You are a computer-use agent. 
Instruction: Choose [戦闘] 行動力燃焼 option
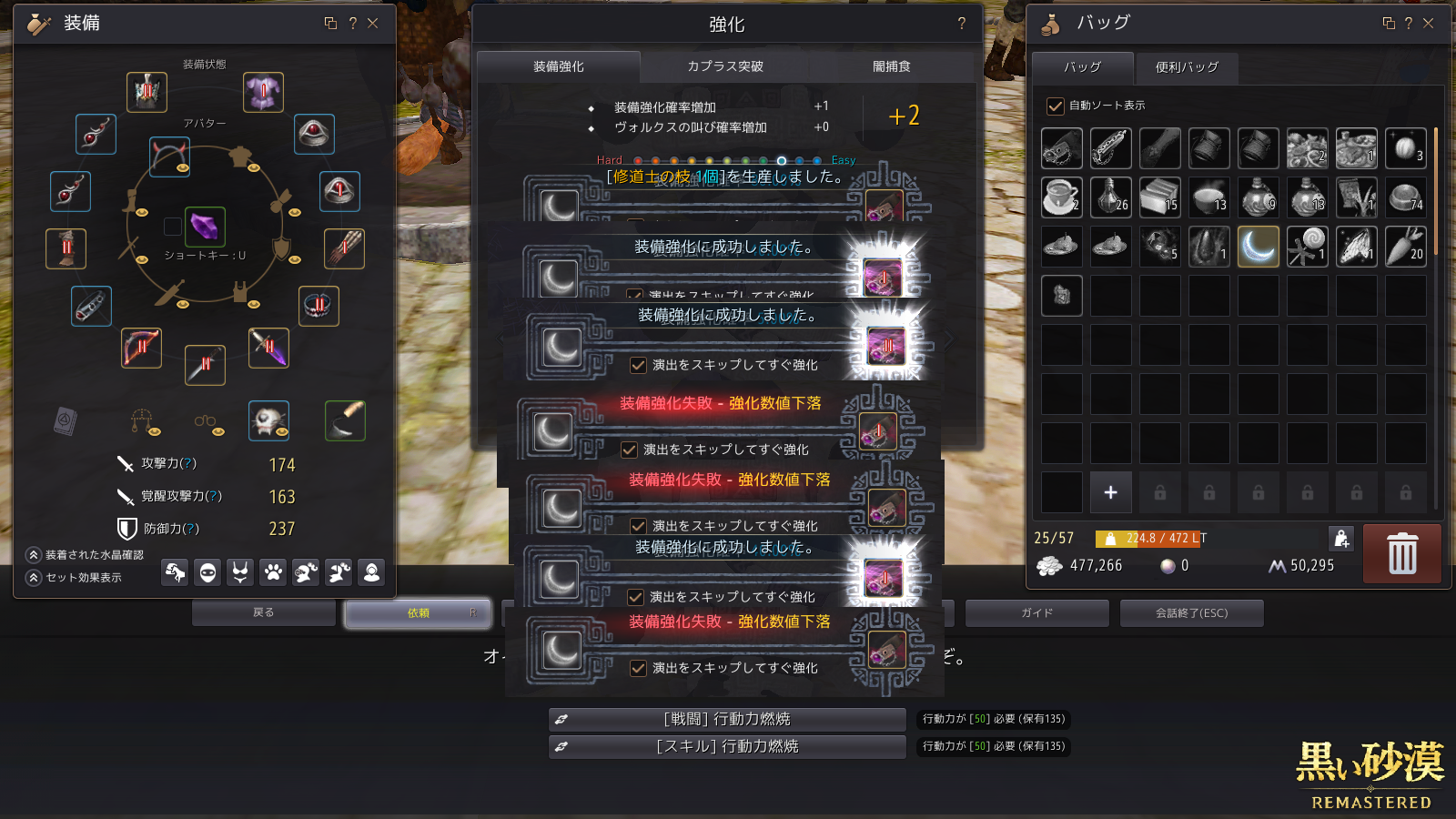[727, 720]
